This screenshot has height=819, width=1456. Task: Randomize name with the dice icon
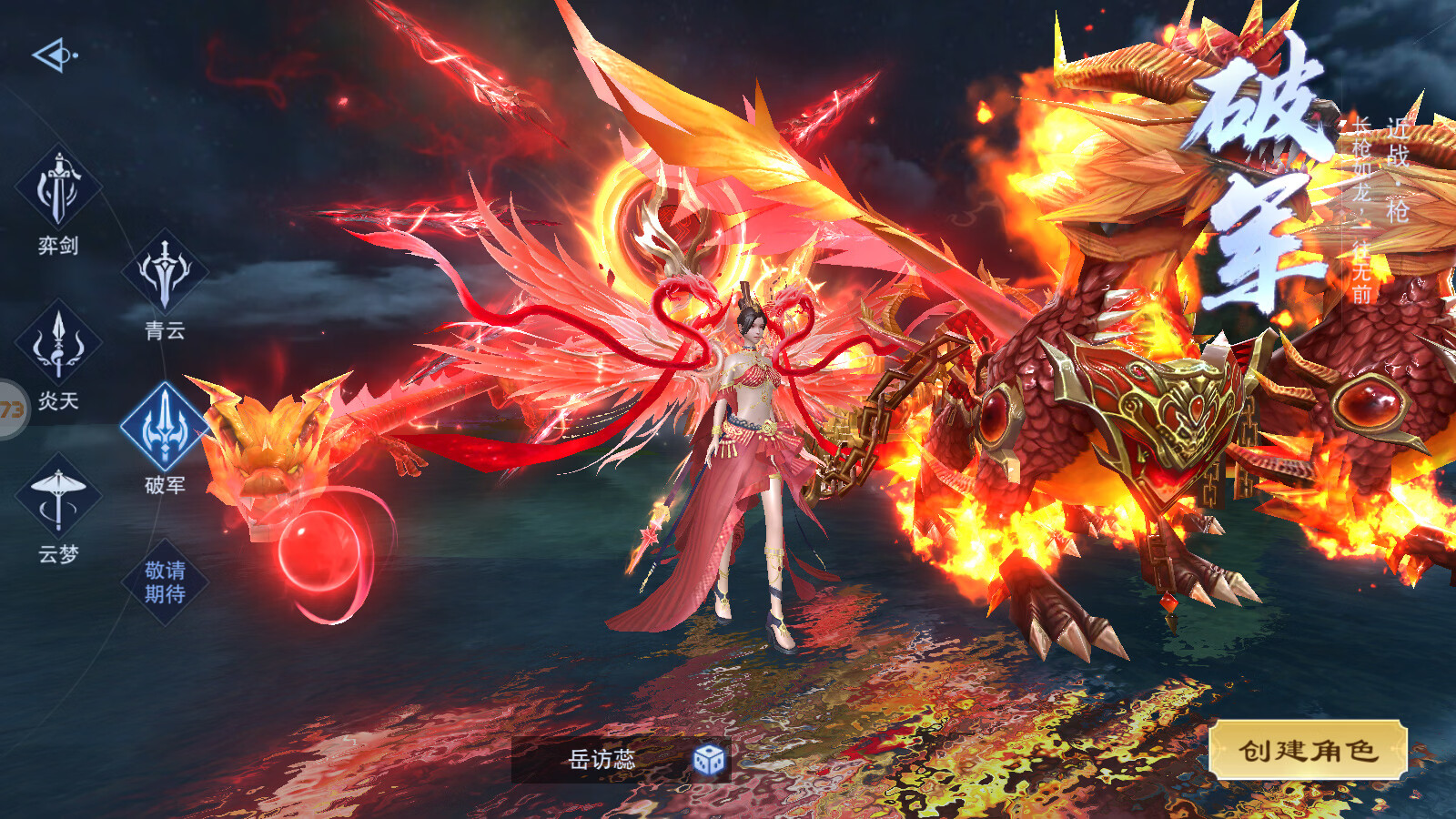[708, 759]
